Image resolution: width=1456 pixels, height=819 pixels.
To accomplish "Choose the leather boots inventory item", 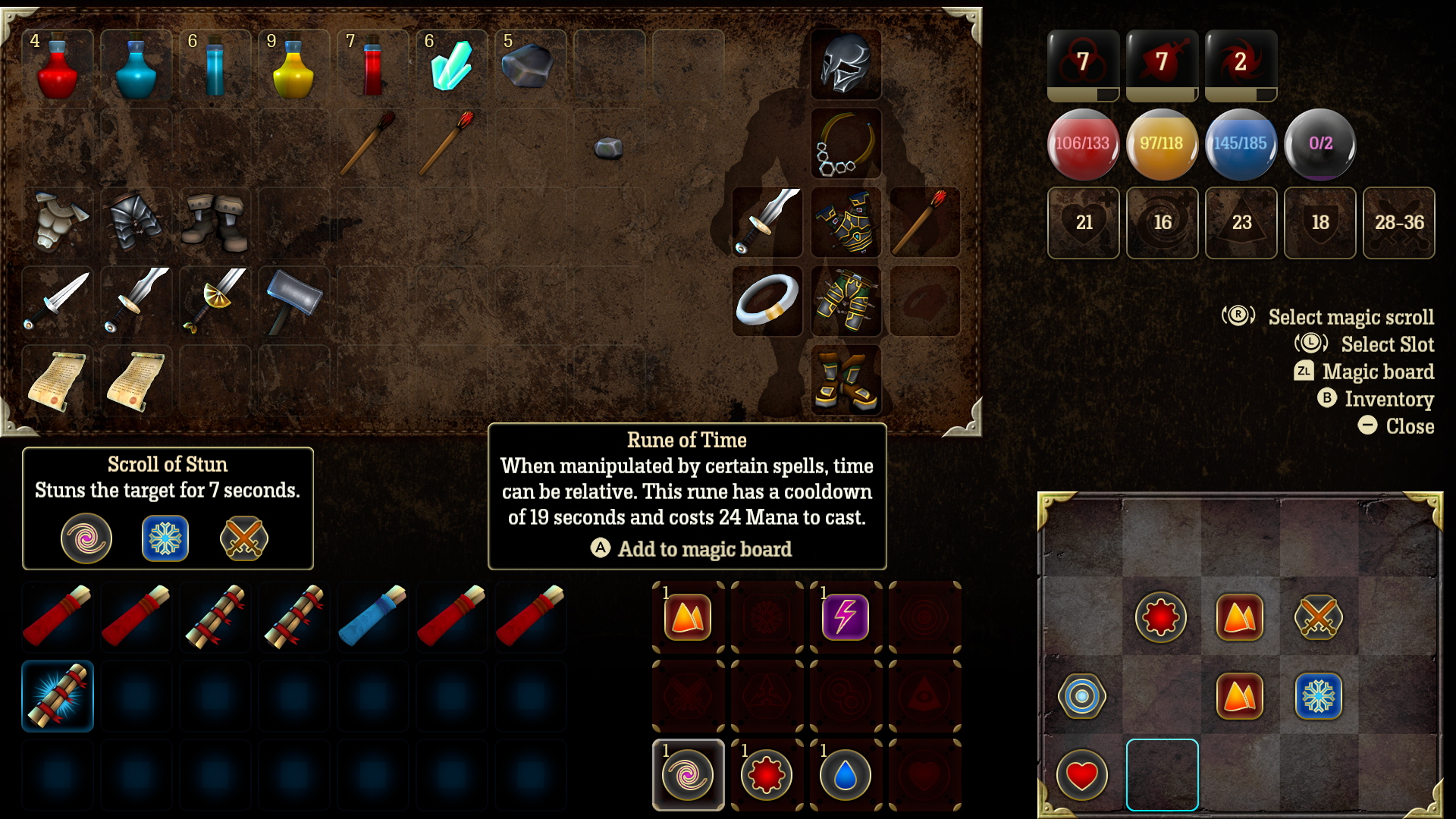I will point(215,221).
